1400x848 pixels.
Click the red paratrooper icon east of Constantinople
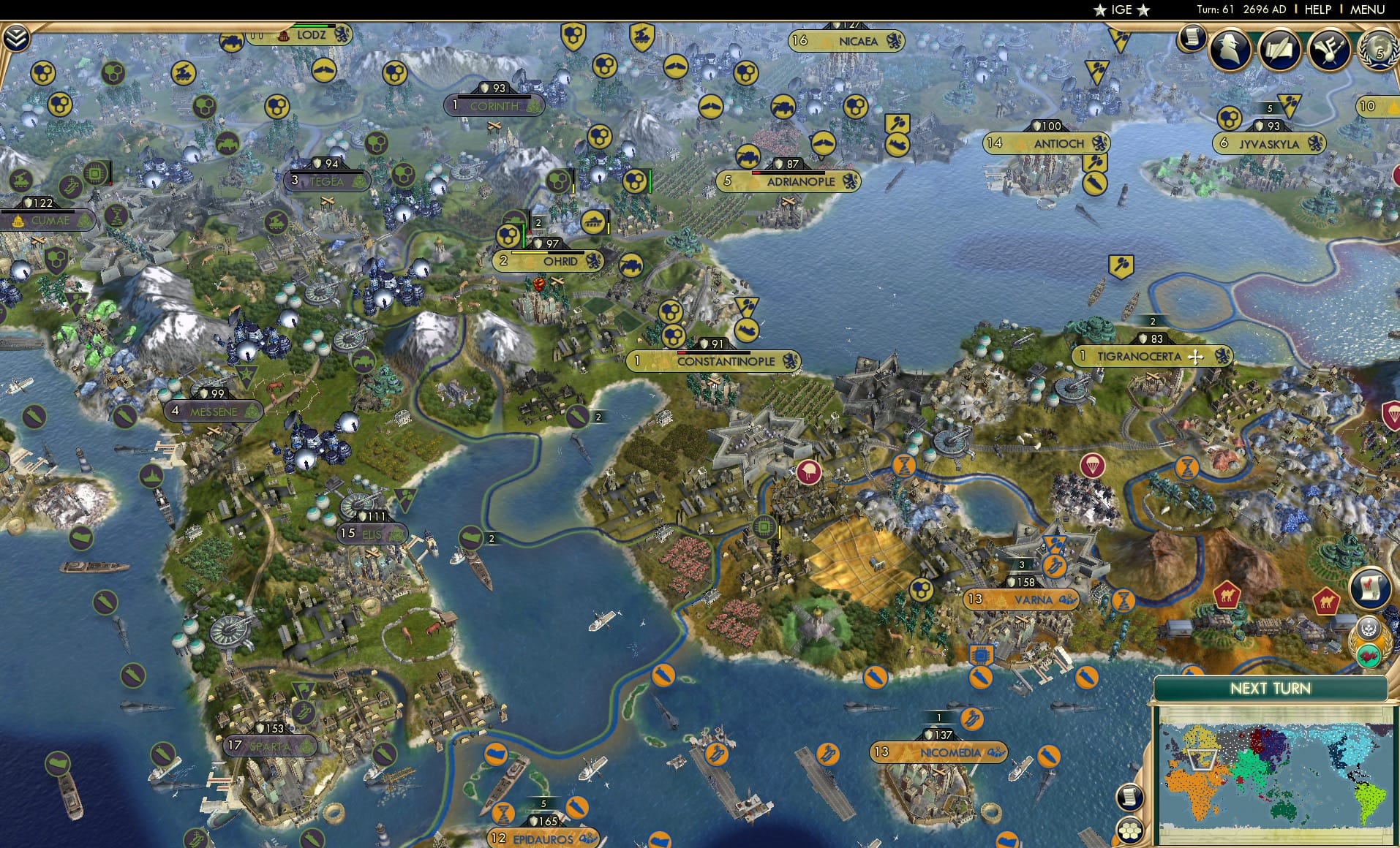click(x=1091, y=466)
